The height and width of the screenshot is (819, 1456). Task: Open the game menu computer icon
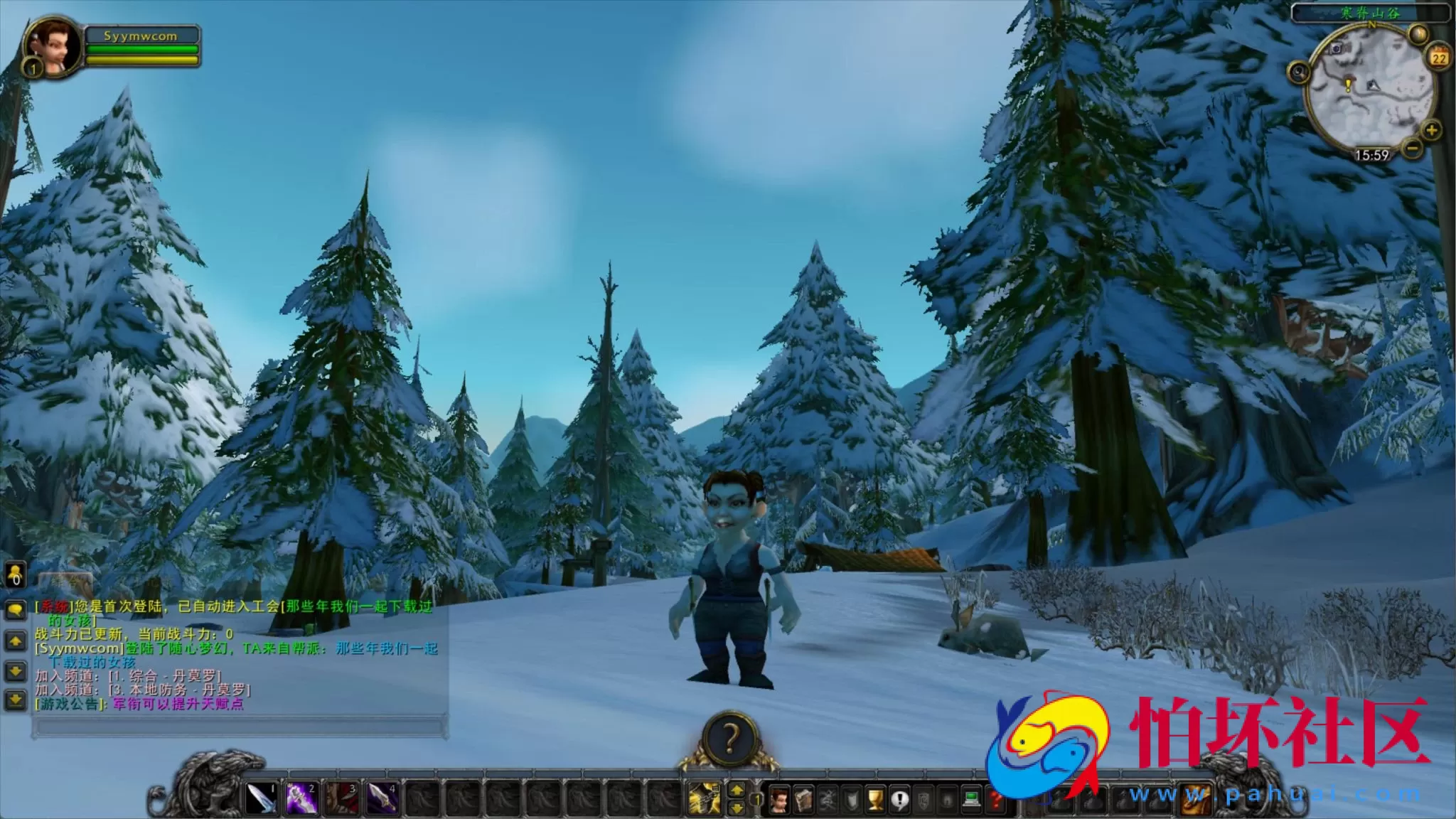[971, 801]
